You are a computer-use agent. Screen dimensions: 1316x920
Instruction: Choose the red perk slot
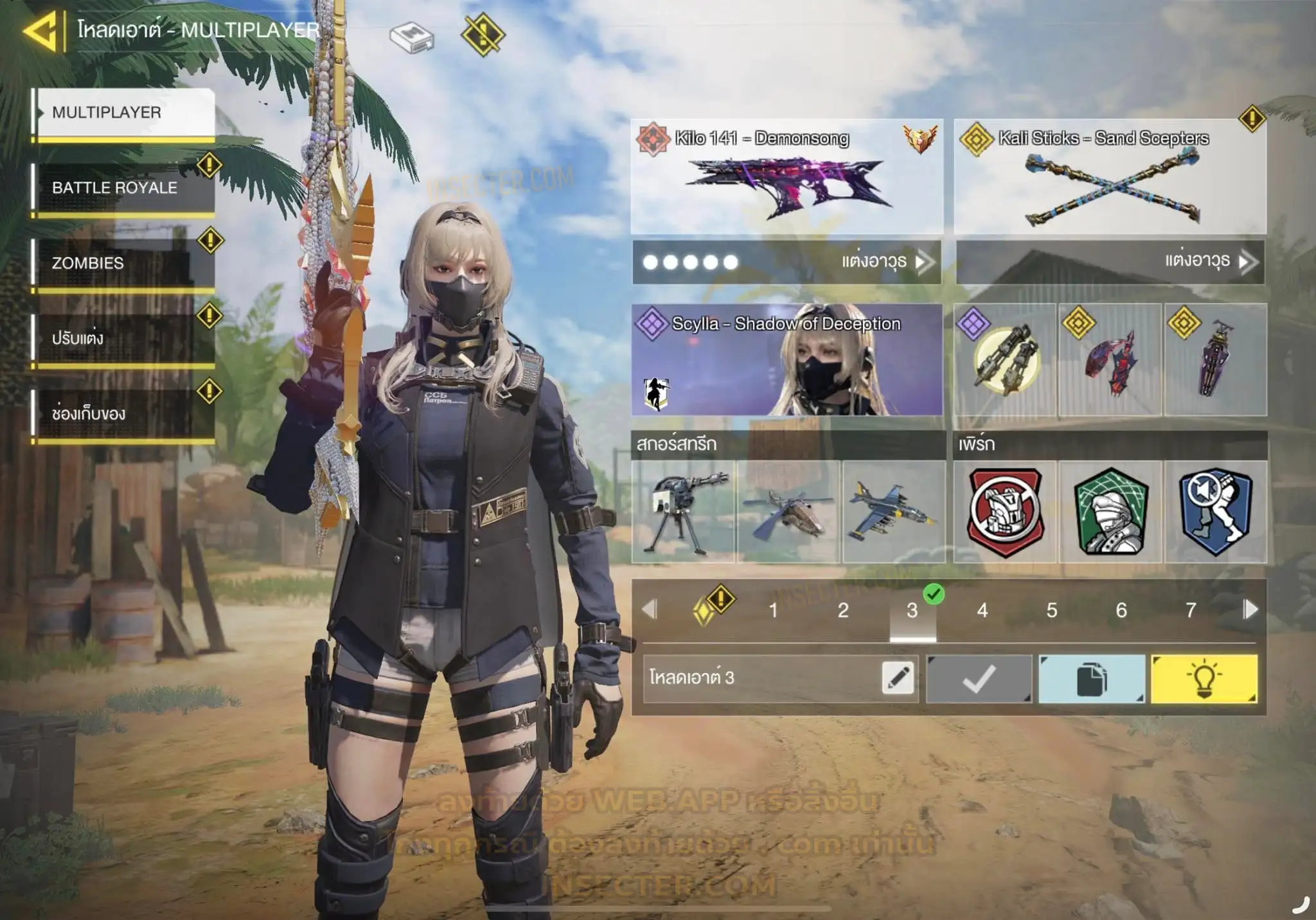1006,512
